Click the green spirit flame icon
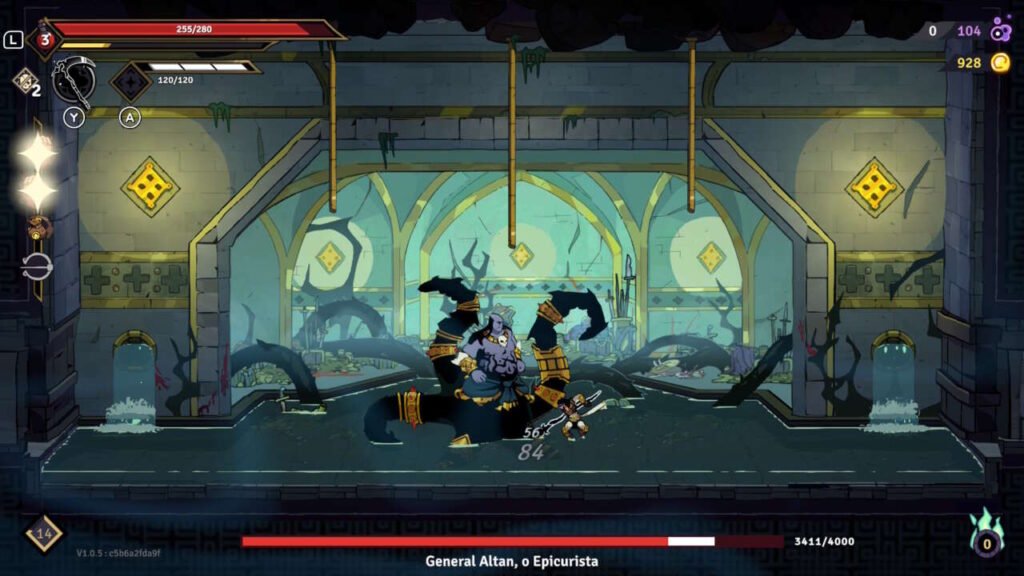The image size is (1024, 576). 987,534
